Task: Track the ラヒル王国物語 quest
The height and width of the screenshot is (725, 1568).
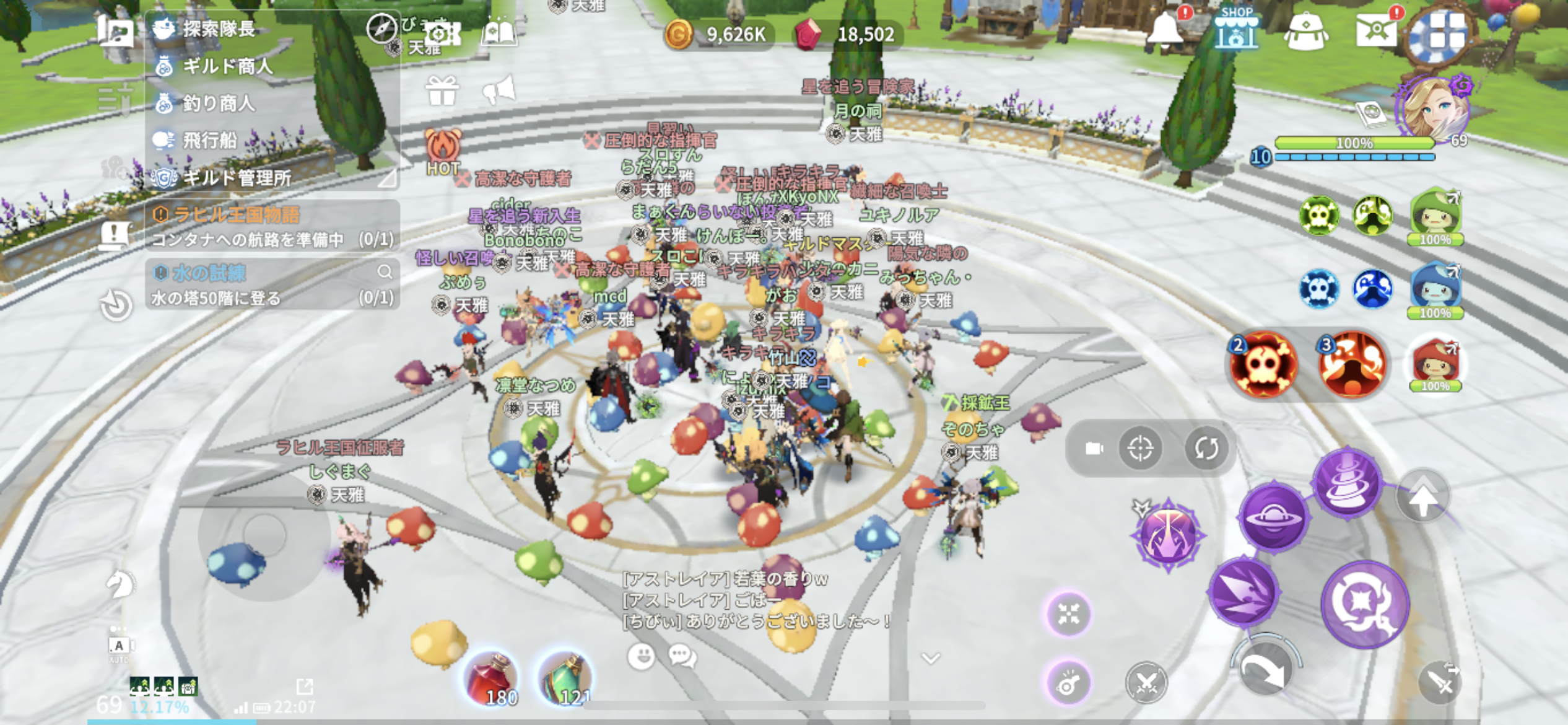Action: point(235,214)
